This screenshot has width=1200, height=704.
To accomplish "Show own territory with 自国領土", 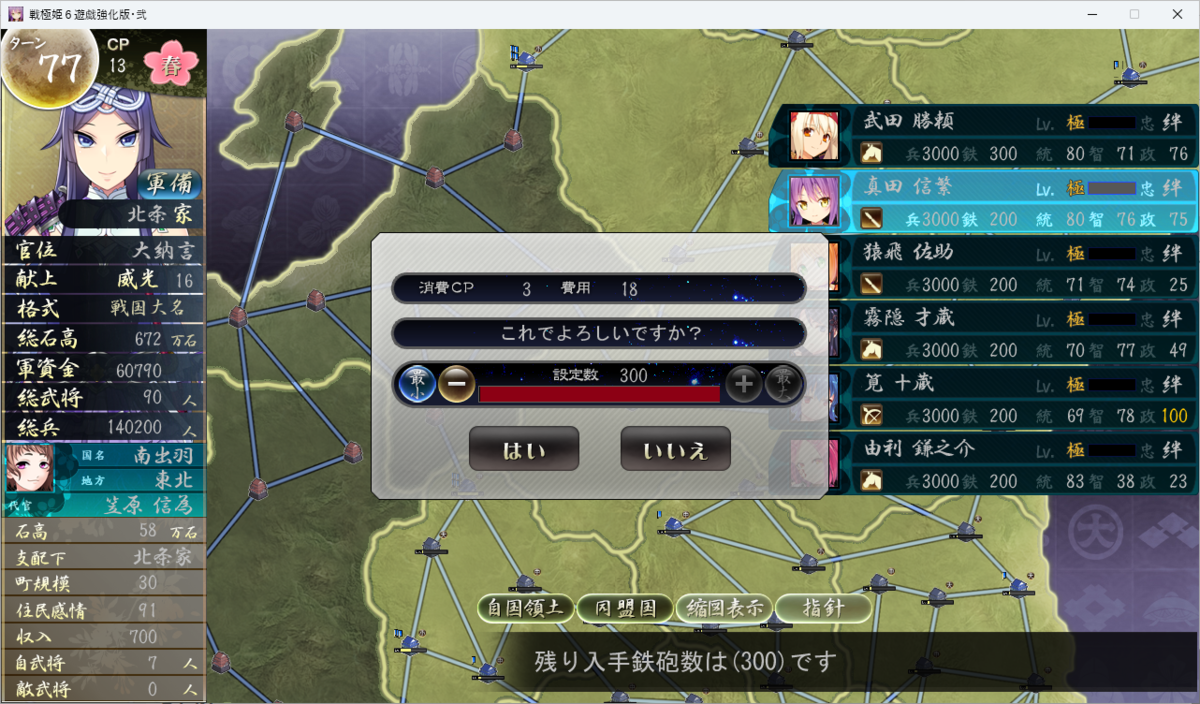I will click(526, 607).
